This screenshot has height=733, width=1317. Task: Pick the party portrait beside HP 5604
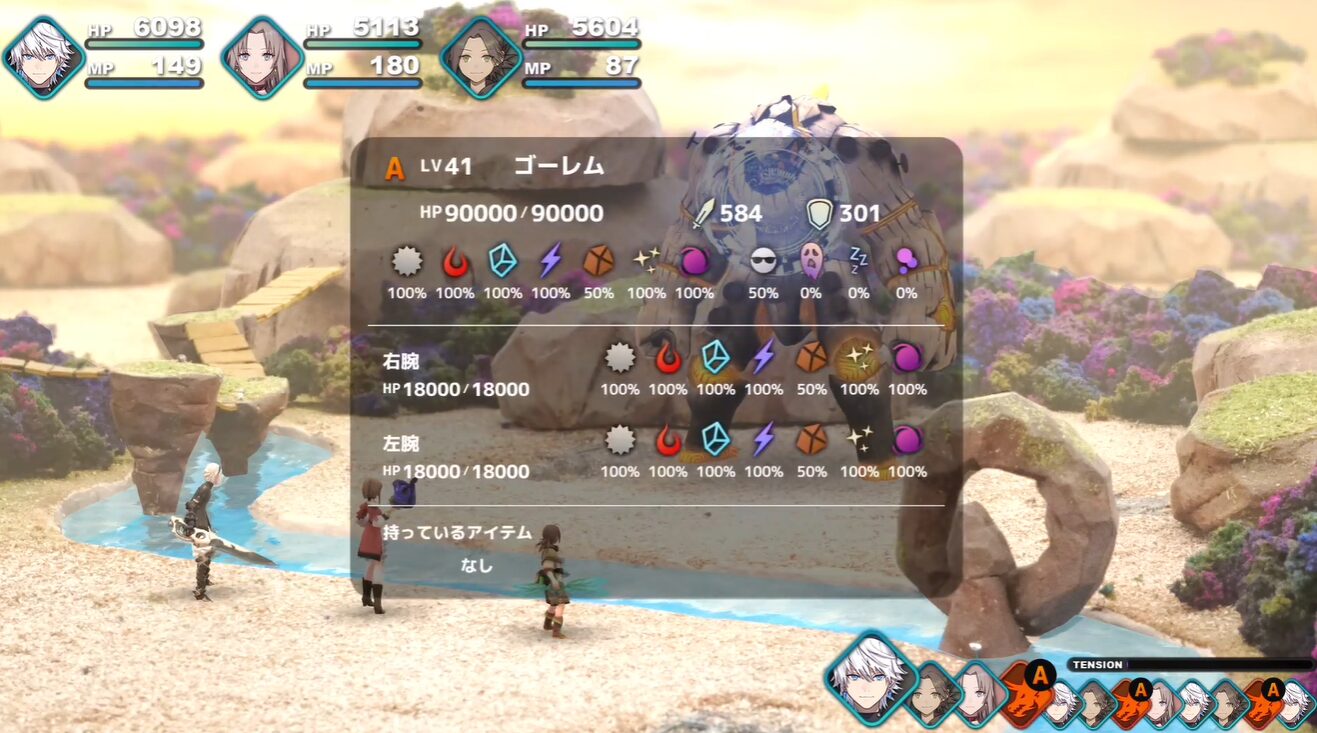click(x=481, y=57)
